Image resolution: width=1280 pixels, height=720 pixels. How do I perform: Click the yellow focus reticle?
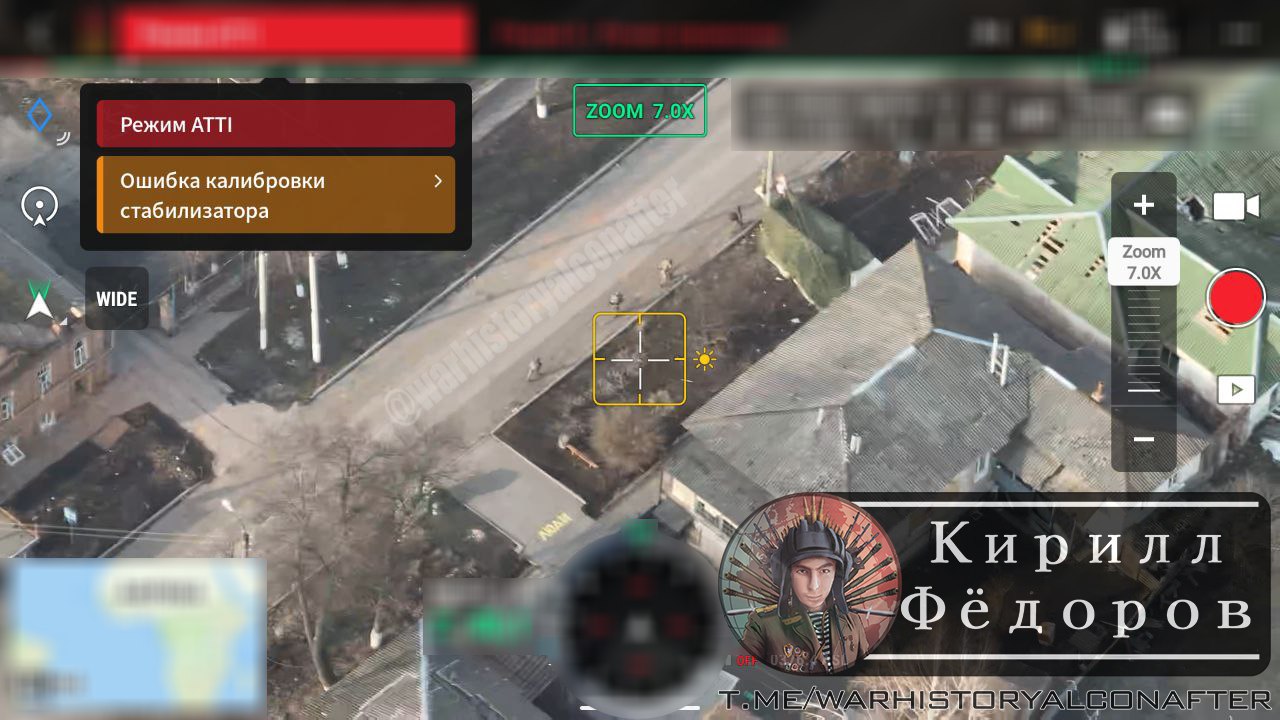pyautogui.click(x=640, y=359)
